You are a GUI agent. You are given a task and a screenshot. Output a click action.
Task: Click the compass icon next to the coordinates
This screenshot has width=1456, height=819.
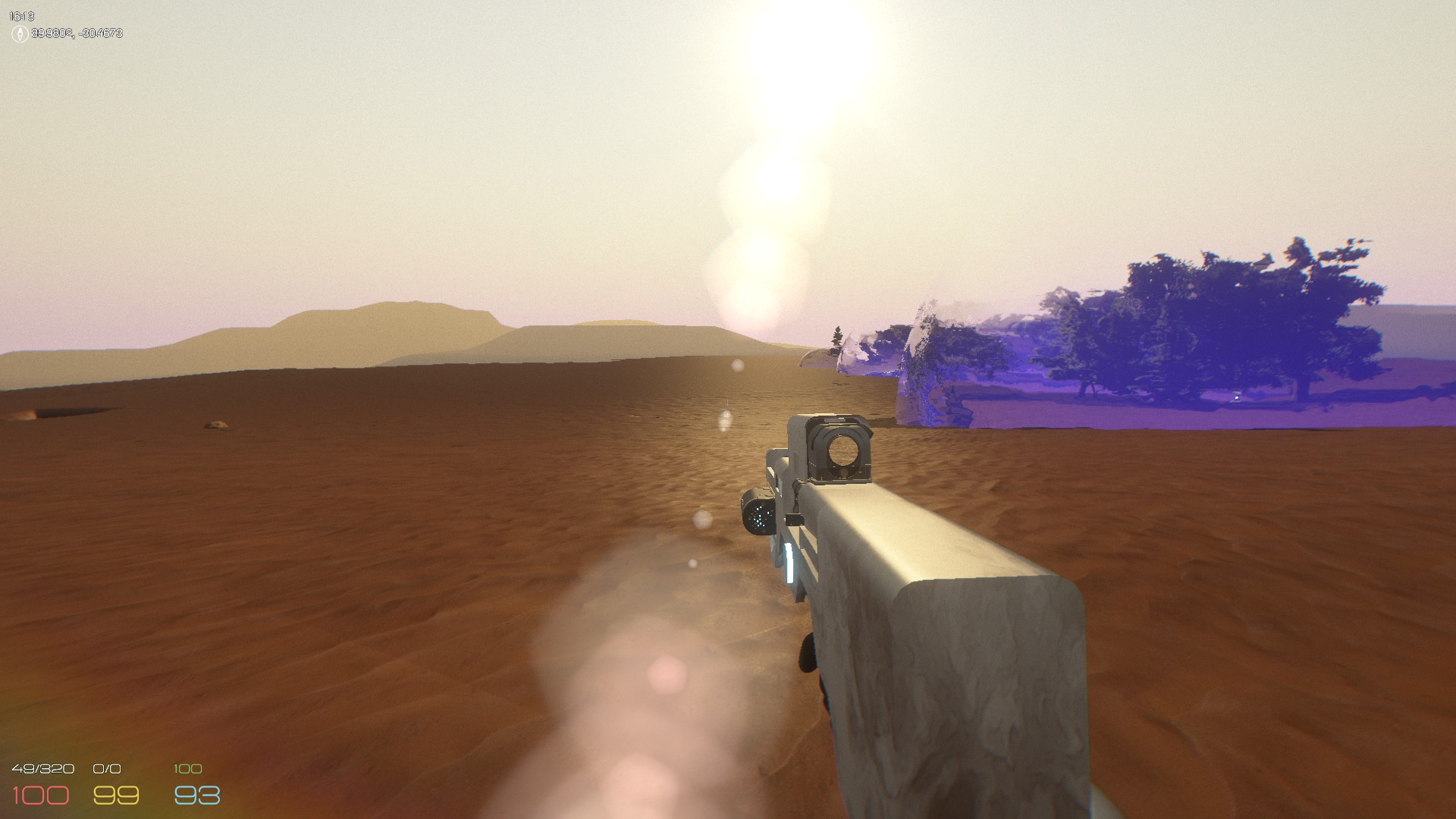pyautogui.click(x=19, y=33)
